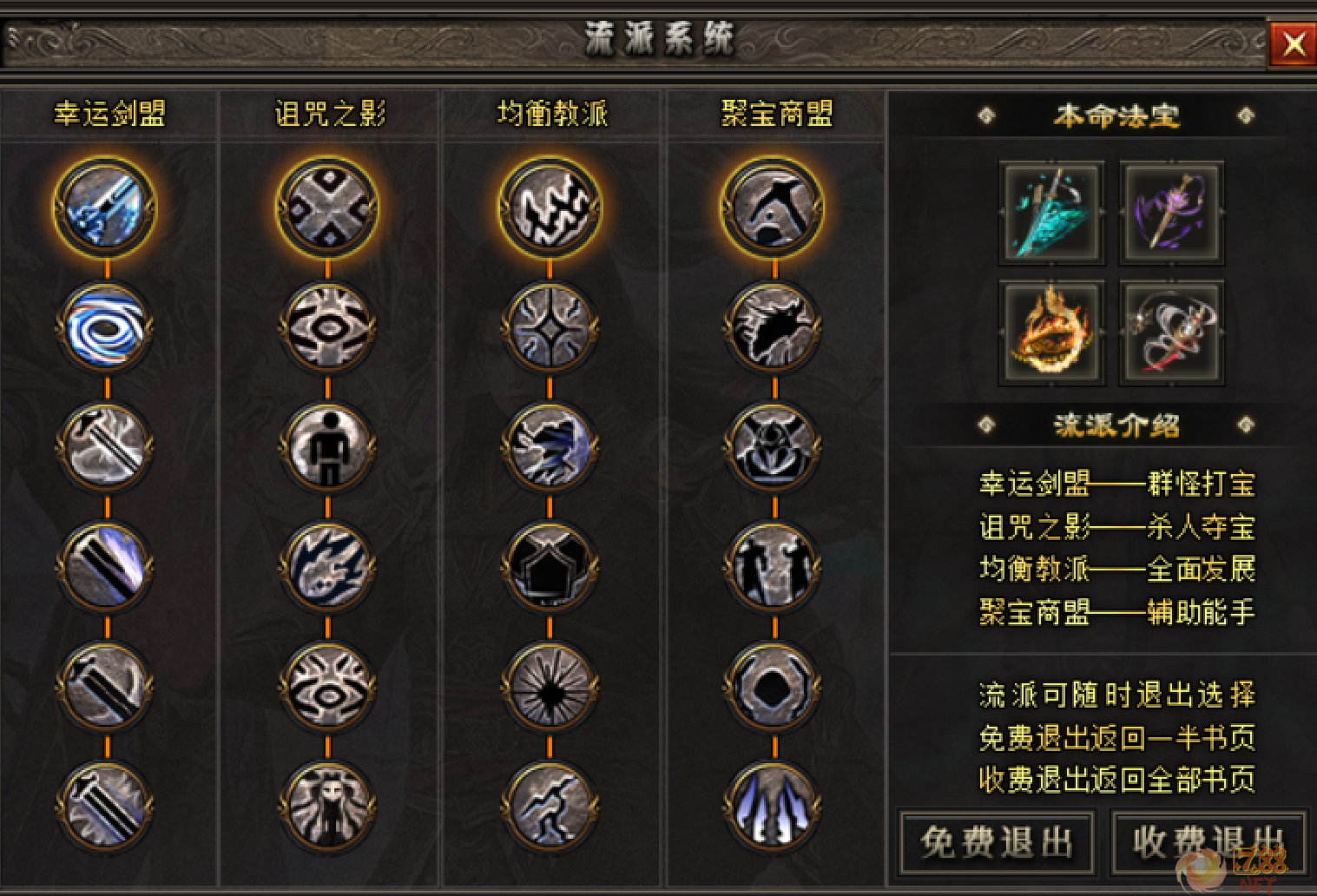Select the eye rune skill in 诅咒之影 column
This screenshot has height=896, width=1317.
(328, 330)
